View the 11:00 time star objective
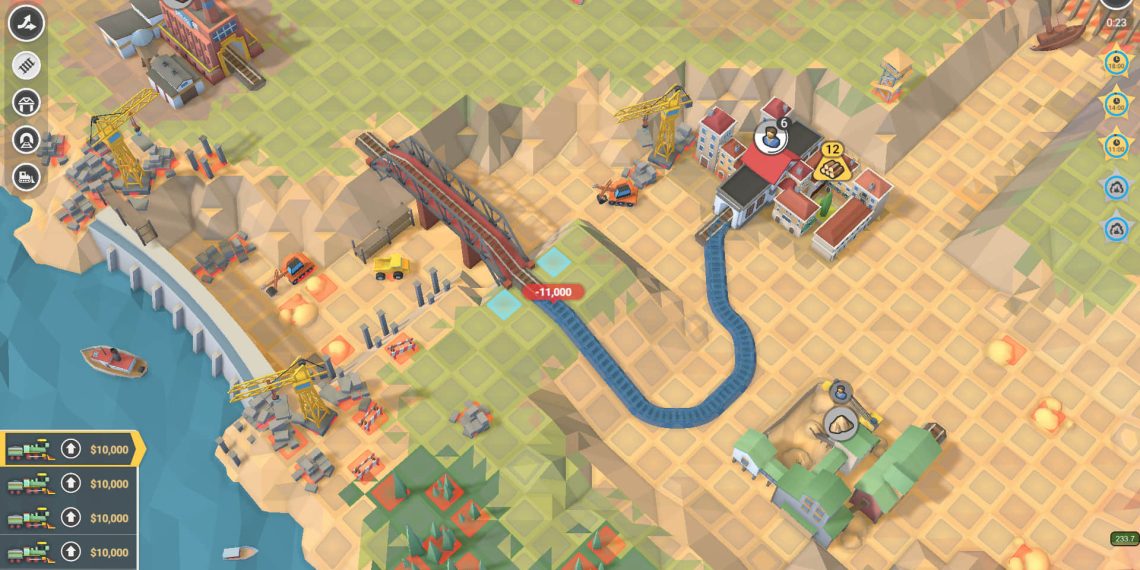Viewport: 1140px width, 570px height. click(1116, 145)
